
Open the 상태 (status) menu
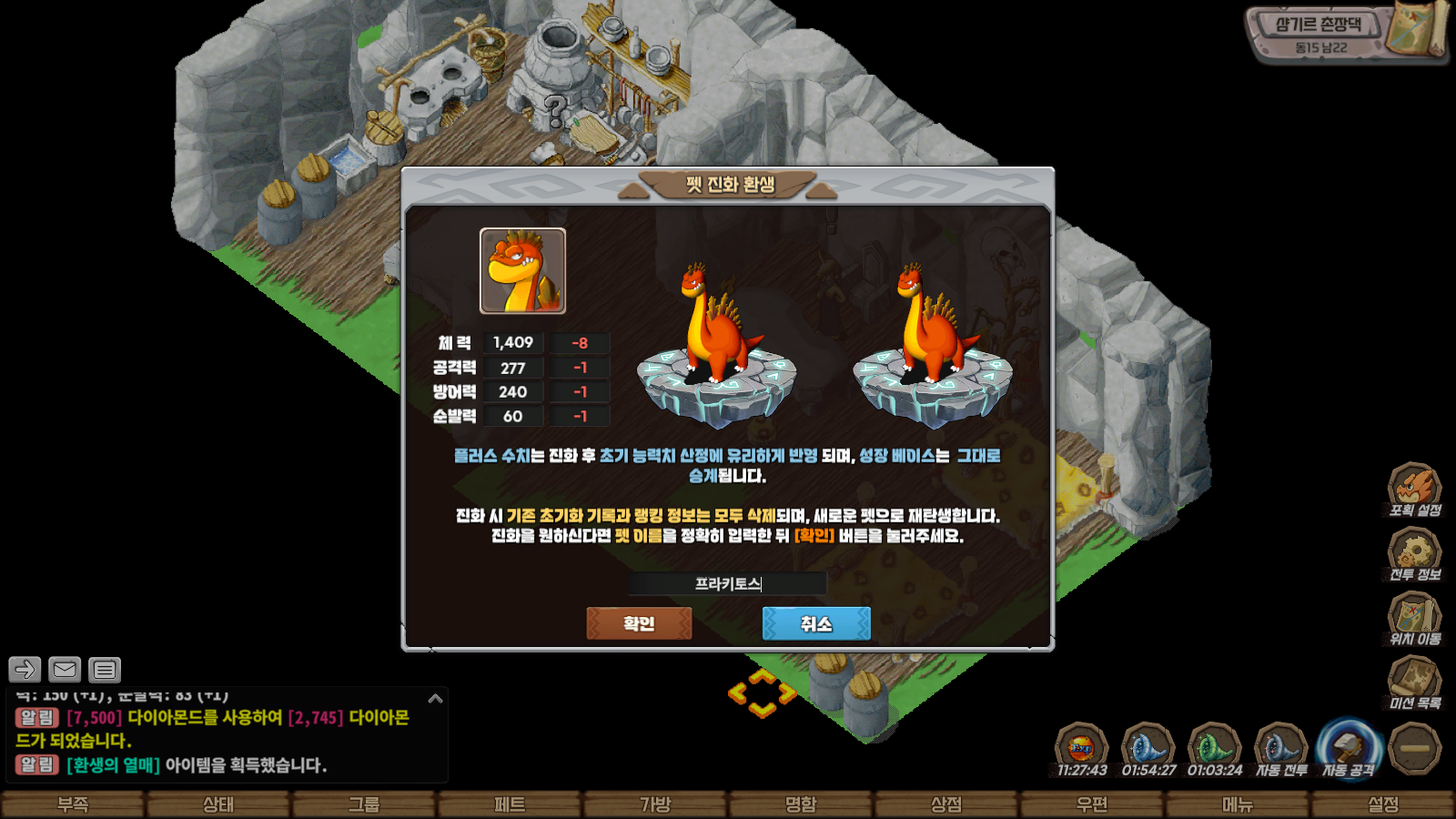pos(218,804)
